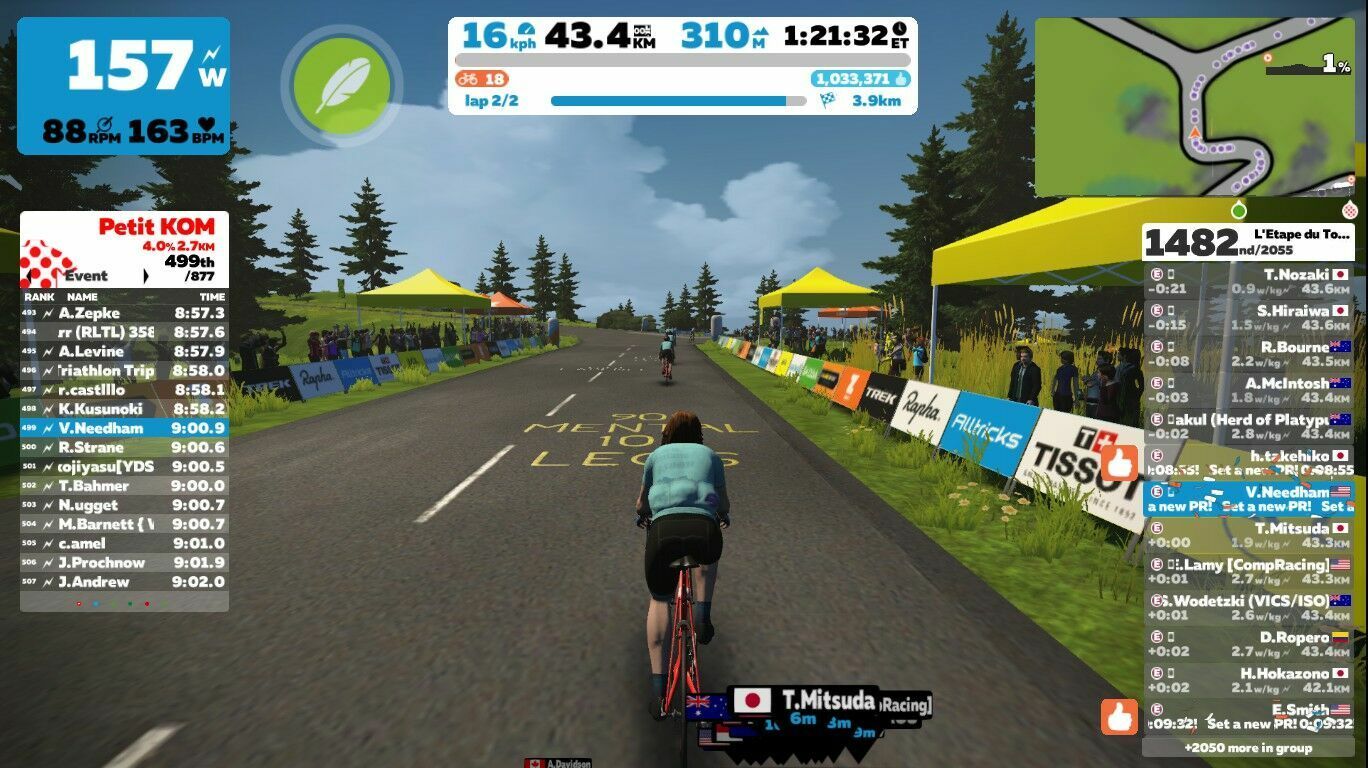Open the Petit KOM segment header
1368x768 pixels.
124,250
